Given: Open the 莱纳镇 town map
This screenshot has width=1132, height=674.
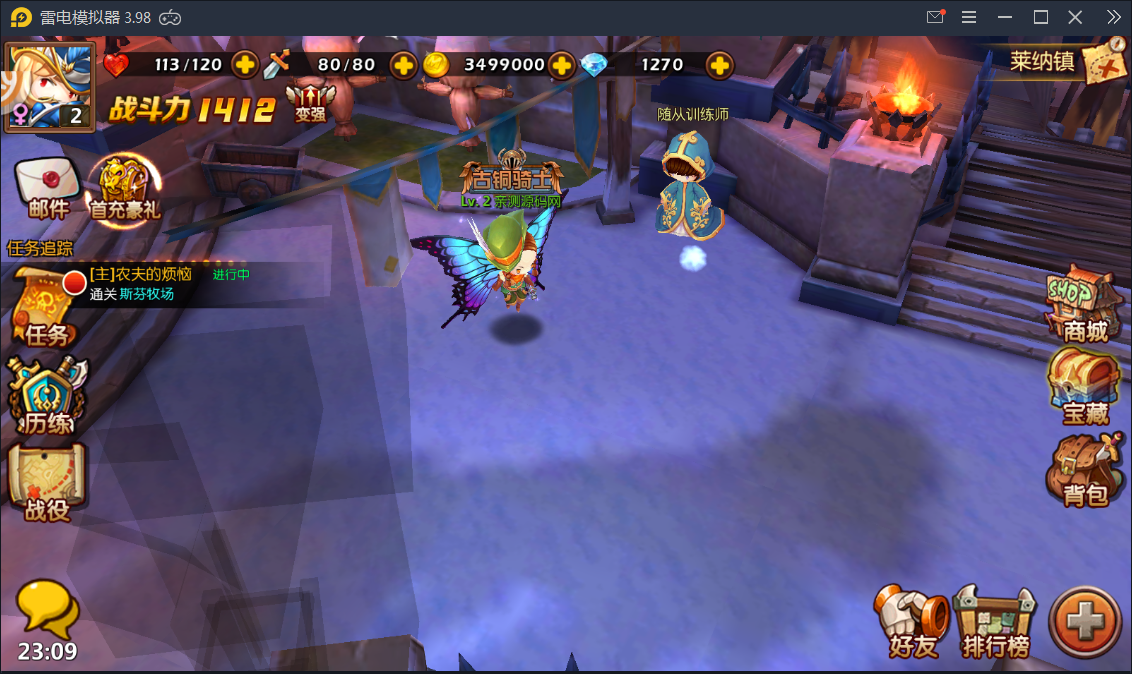Looking at the screenshot, I should tap(1068, 62).
